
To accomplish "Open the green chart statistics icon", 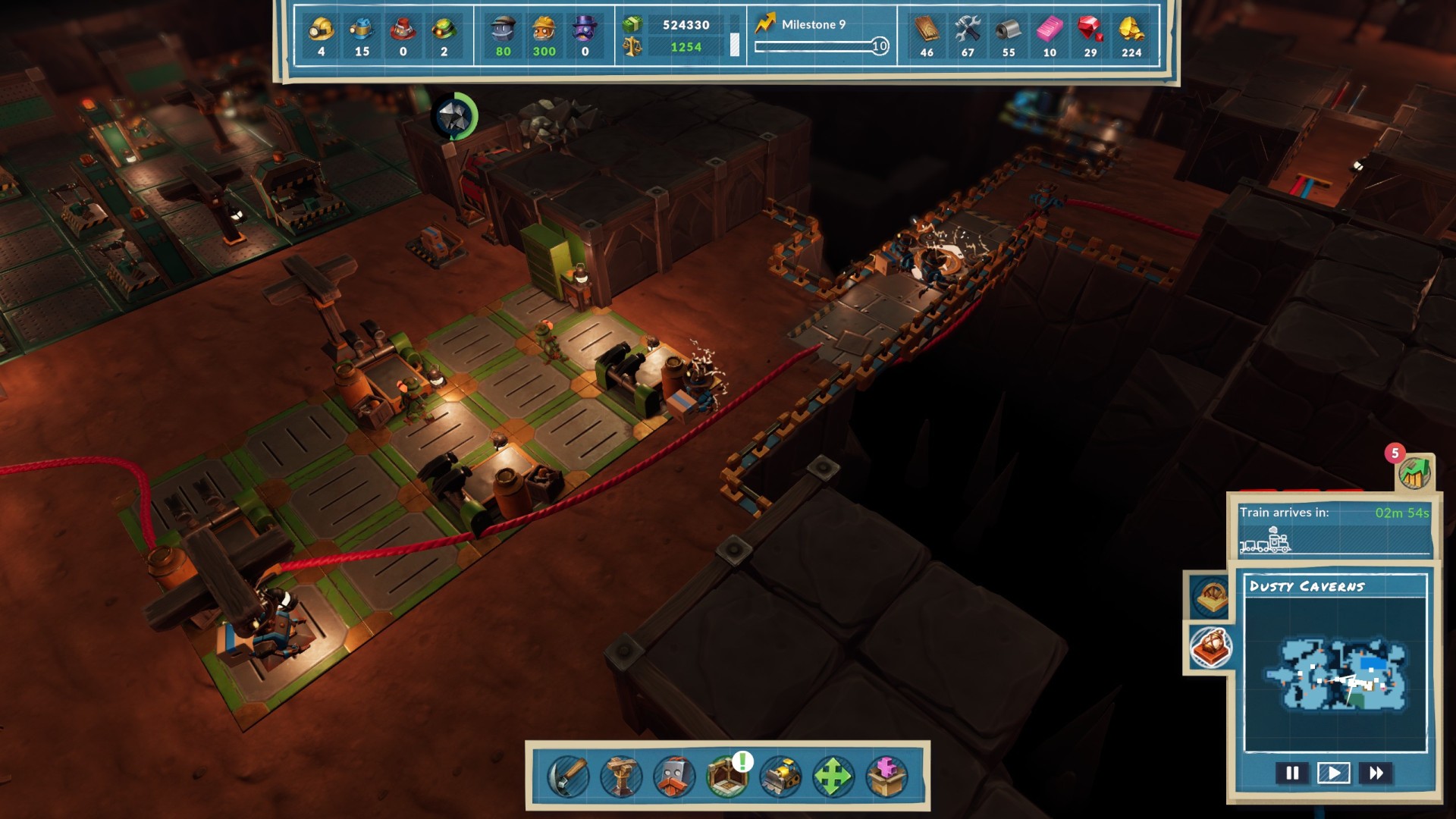I will (x=1414, y=473).
